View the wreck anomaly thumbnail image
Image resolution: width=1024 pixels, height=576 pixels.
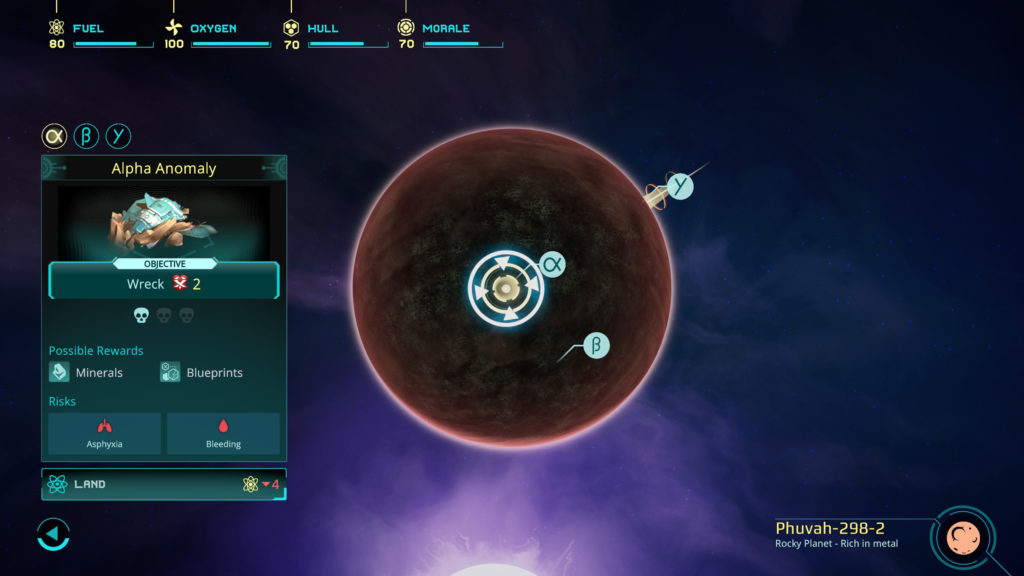[163, 220]
